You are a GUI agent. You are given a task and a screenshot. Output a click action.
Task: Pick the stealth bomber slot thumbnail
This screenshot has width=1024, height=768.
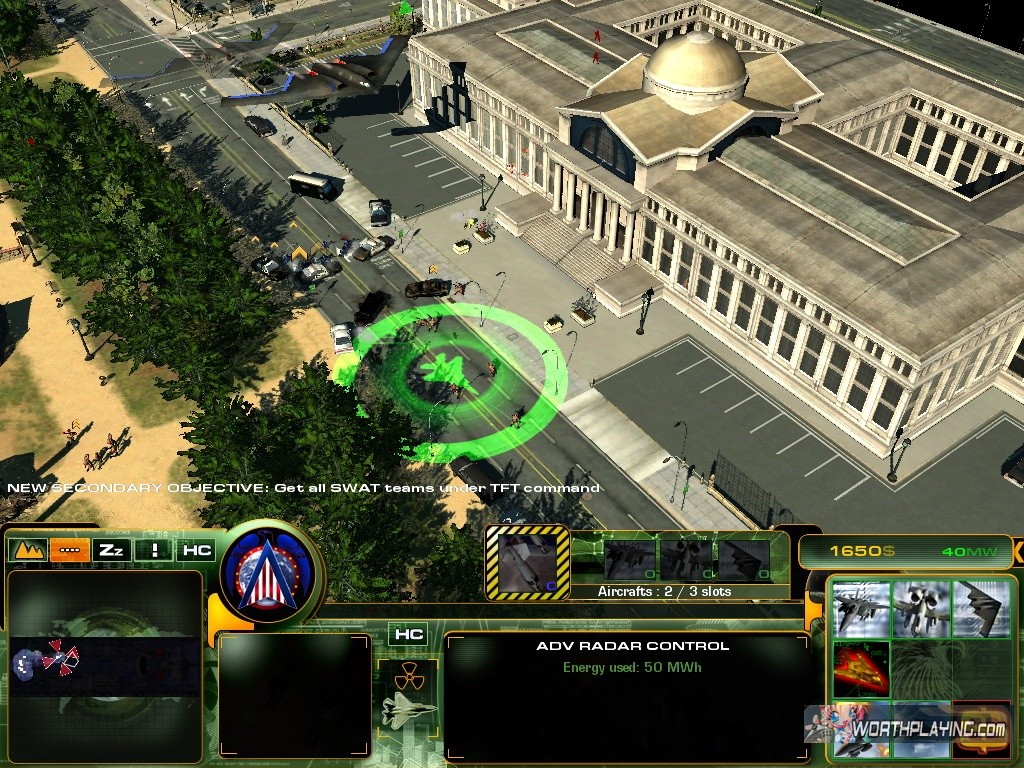[x=744, y=560]
